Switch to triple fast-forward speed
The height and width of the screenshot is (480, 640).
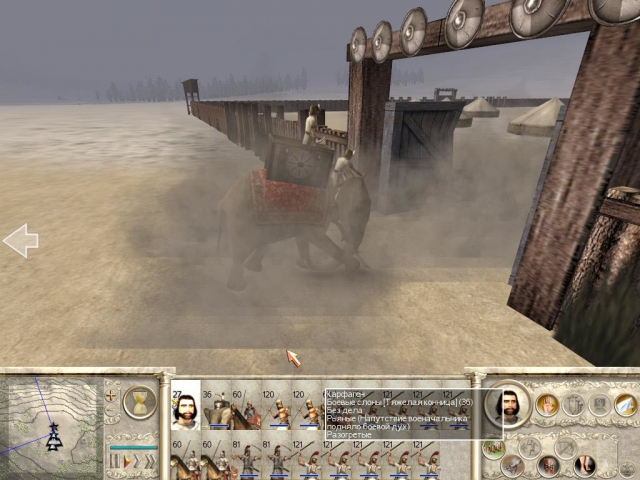(151, 462)
